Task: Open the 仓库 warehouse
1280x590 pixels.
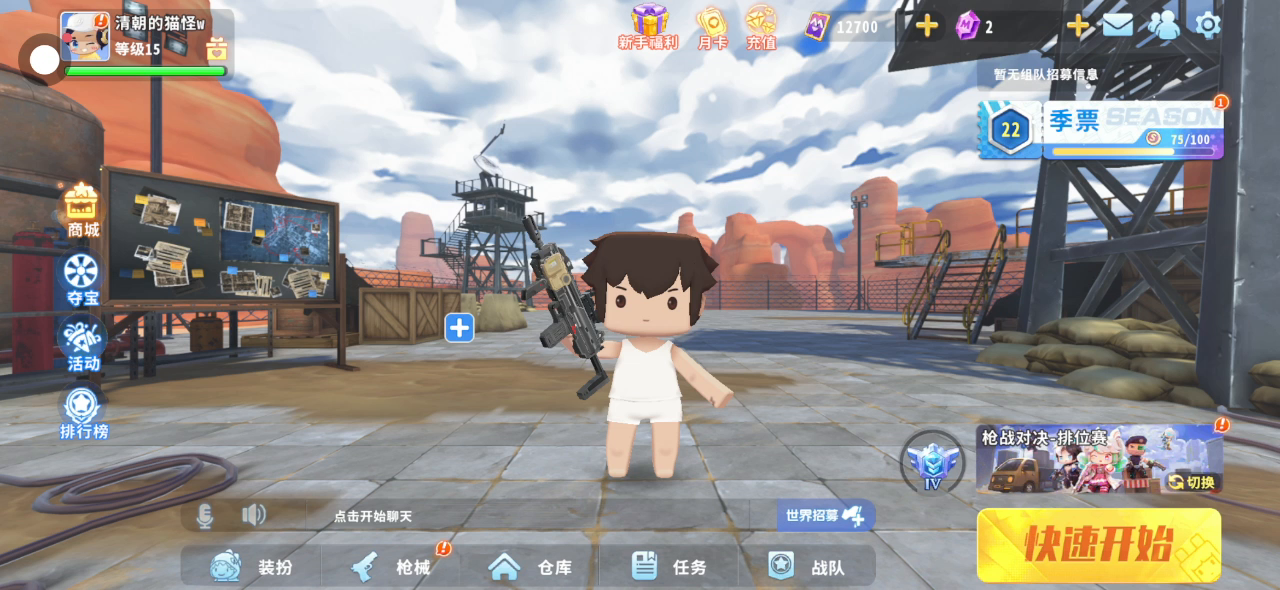Action: [530, 567]
